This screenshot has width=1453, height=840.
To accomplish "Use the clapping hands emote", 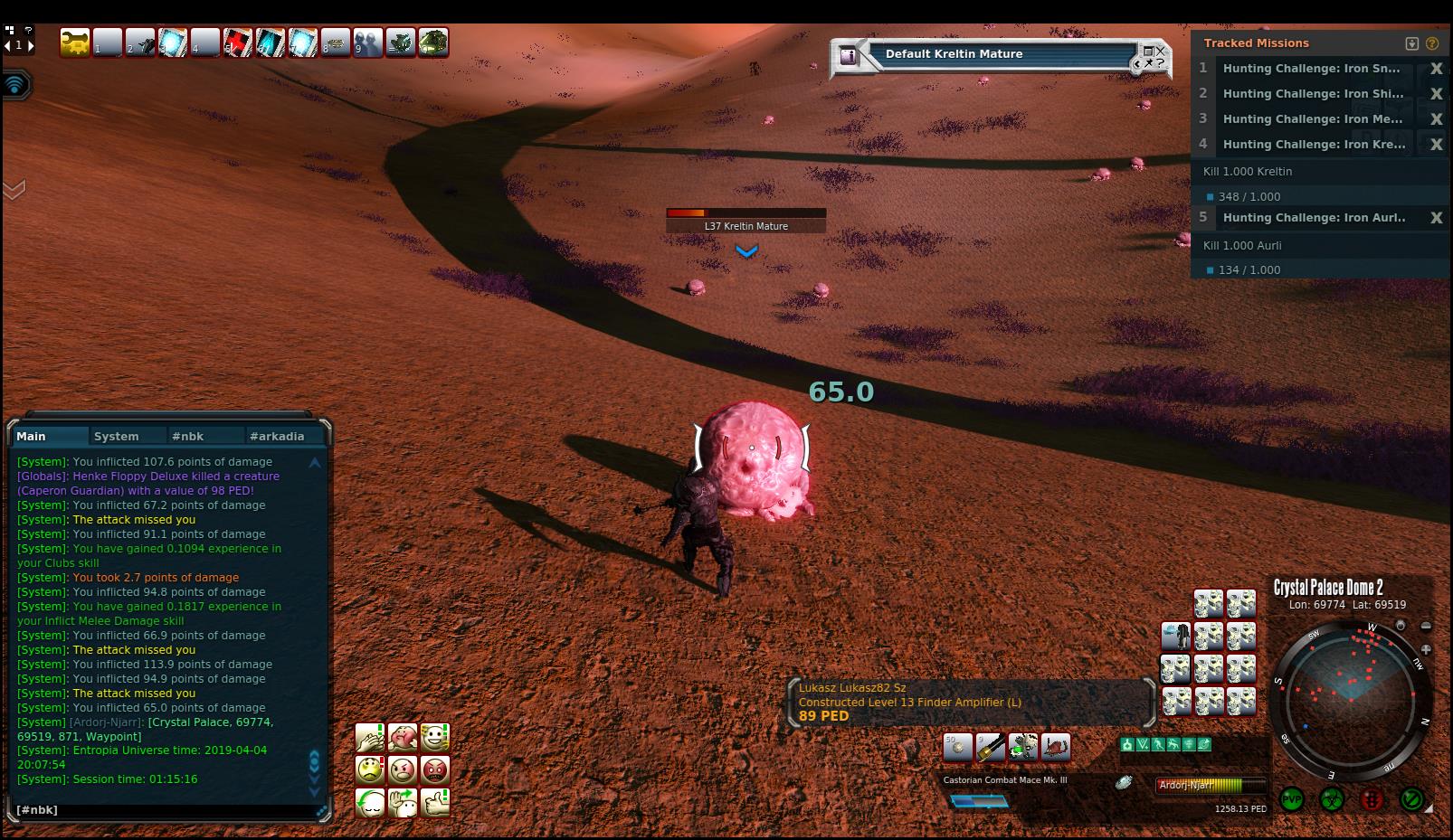I will point(370,738).
